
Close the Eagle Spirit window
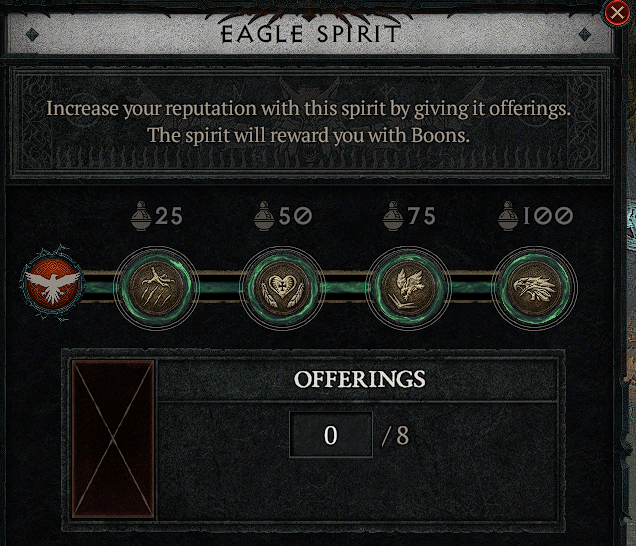618,12
